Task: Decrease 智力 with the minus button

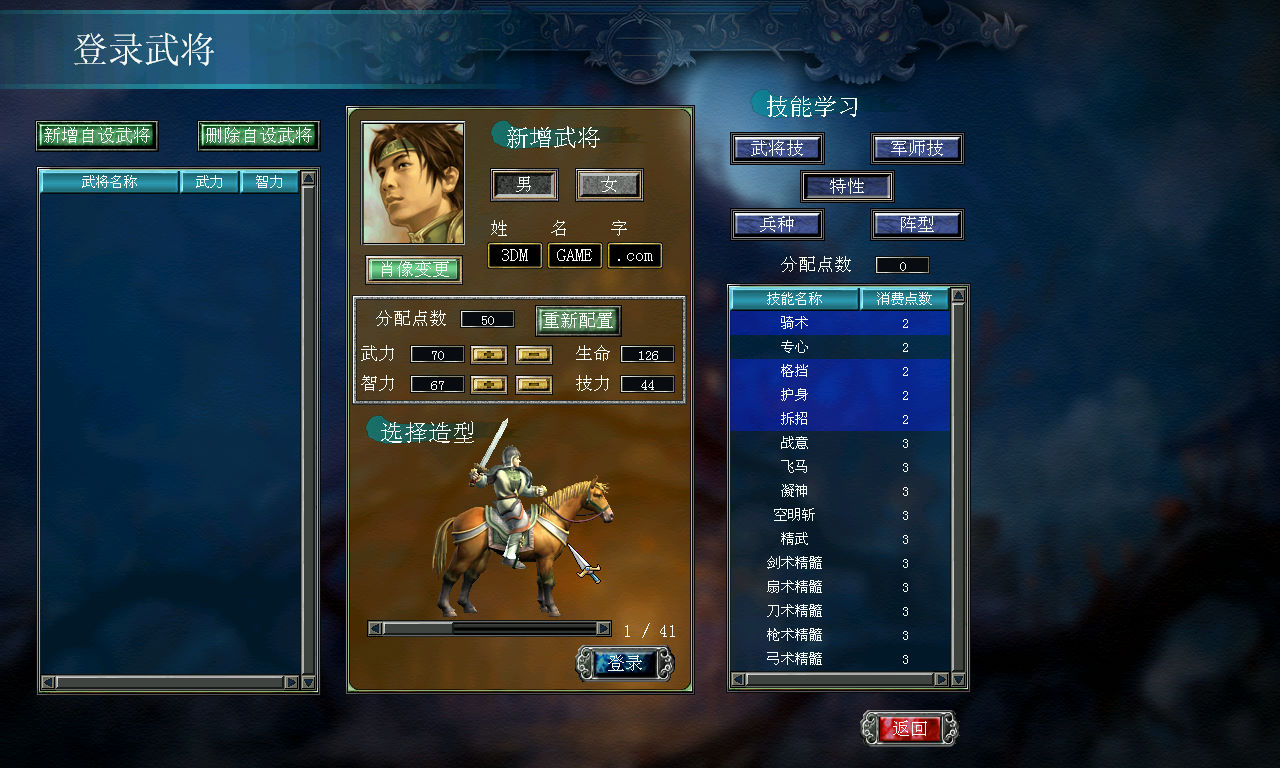Action: click(534, 384)
